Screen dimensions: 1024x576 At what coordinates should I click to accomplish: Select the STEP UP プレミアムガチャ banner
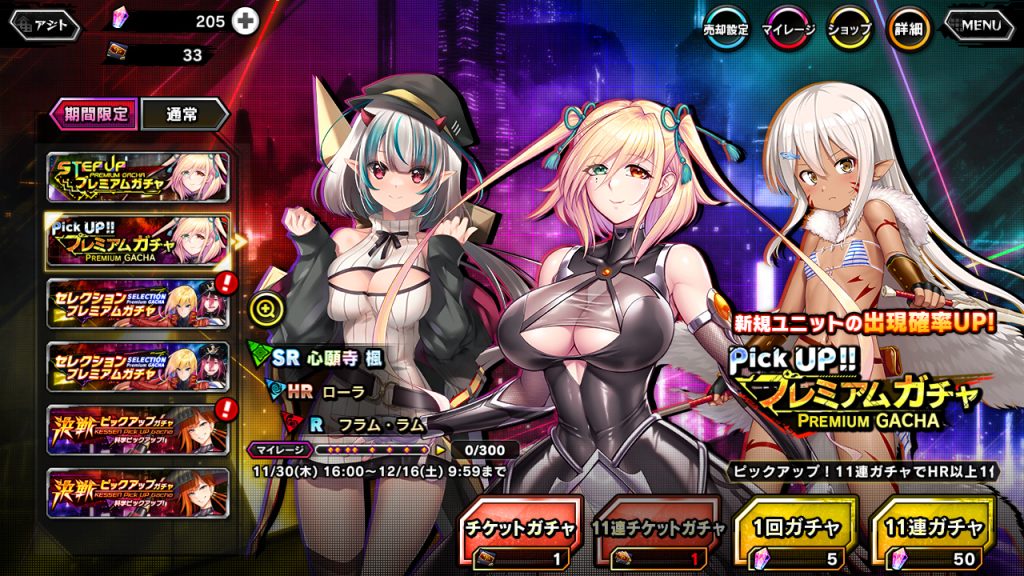pyautogui.click(x=138, y=178)
